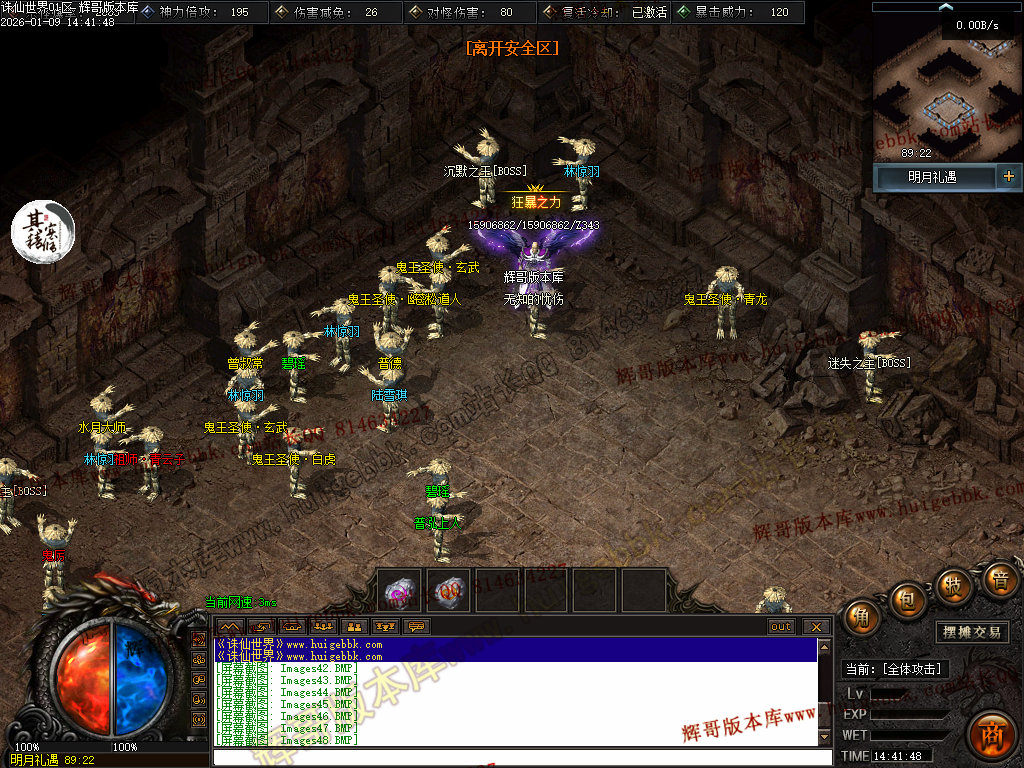Expand the minimap with the plus button
The image size is (1024, 768).
[1008, 177]
